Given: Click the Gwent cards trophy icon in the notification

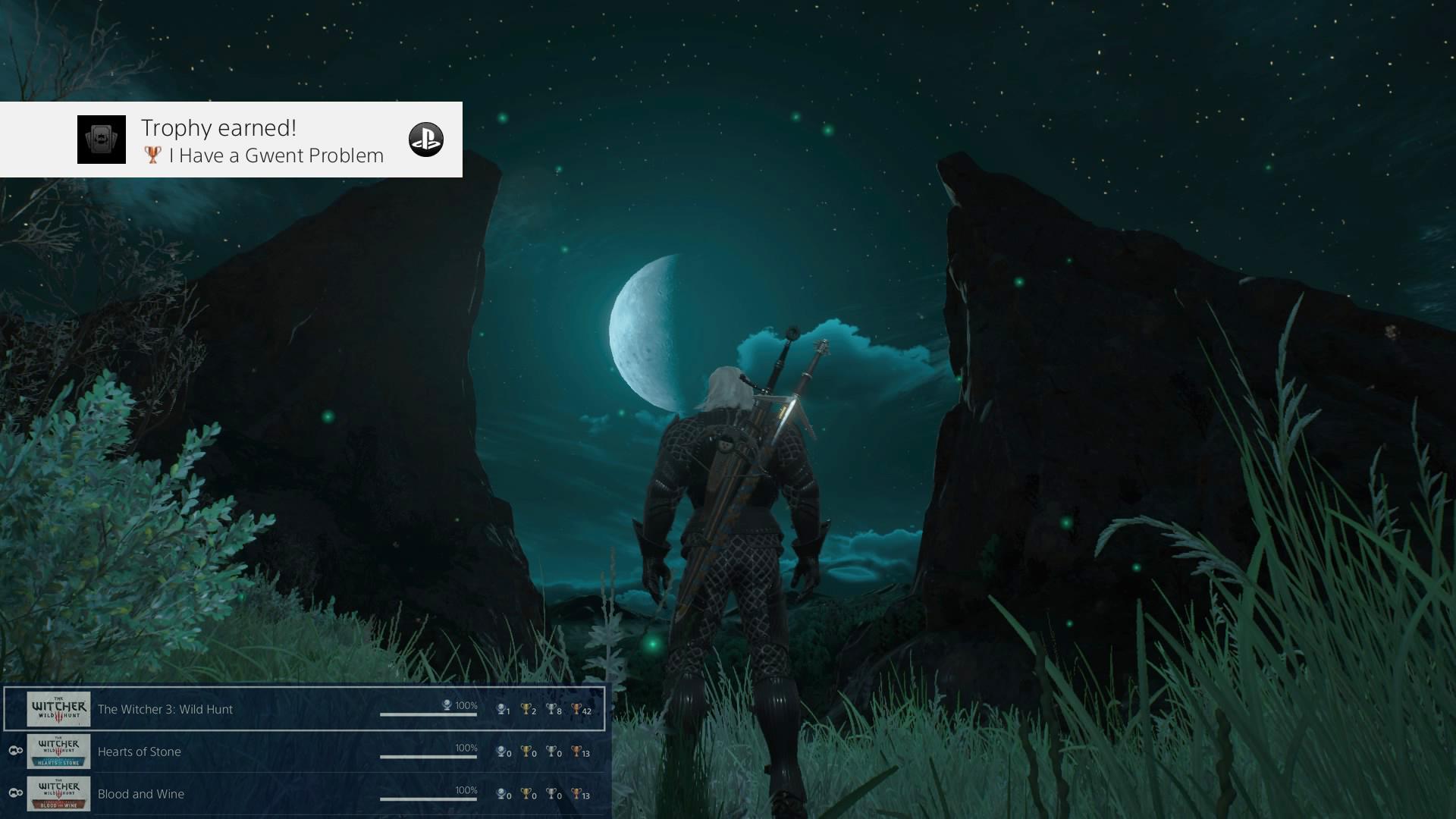Looking at the screenshot, I should (x=101, y=140).
